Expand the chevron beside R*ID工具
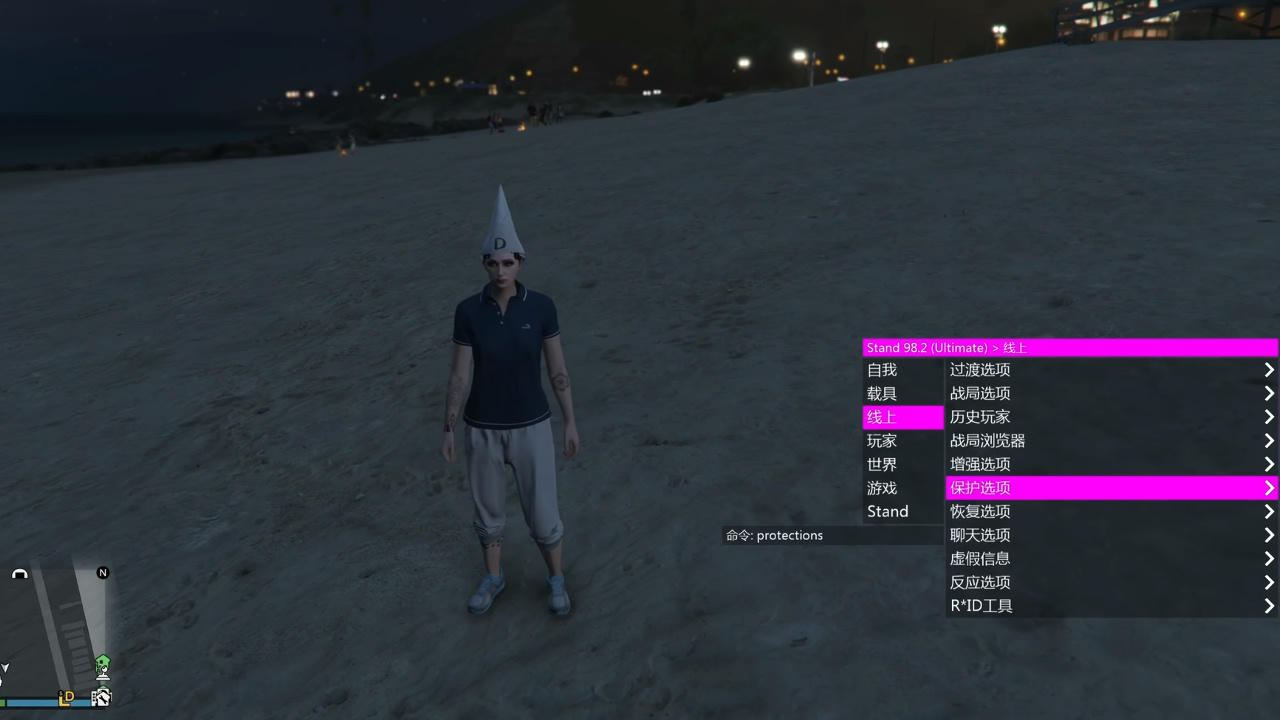The width and height of the screenshot is (1280, 720). tap(1268, 606)
